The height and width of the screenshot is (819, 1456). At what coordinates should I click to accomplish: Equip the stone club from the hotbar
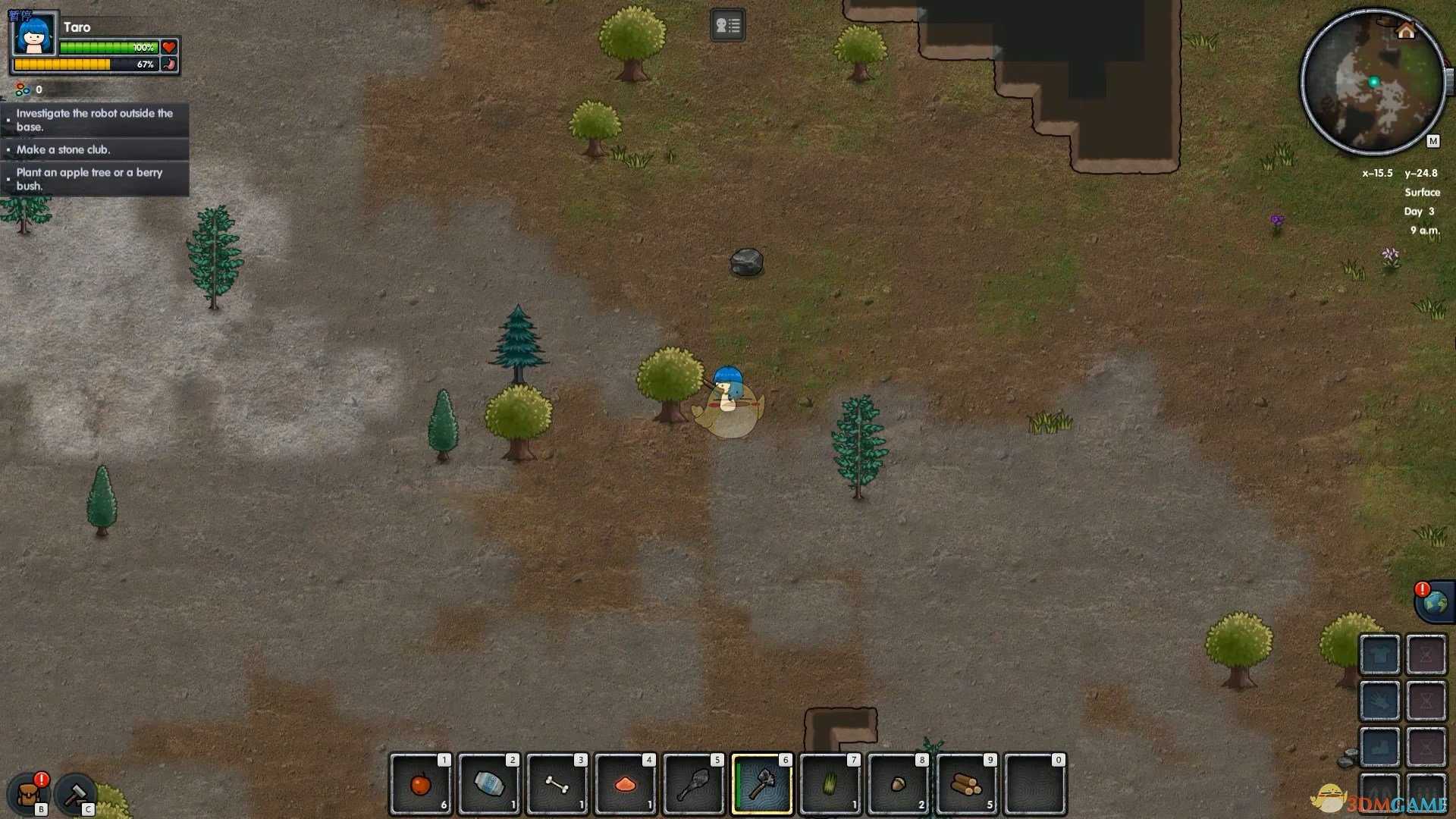pyautogui.click(x=694, y=784)
